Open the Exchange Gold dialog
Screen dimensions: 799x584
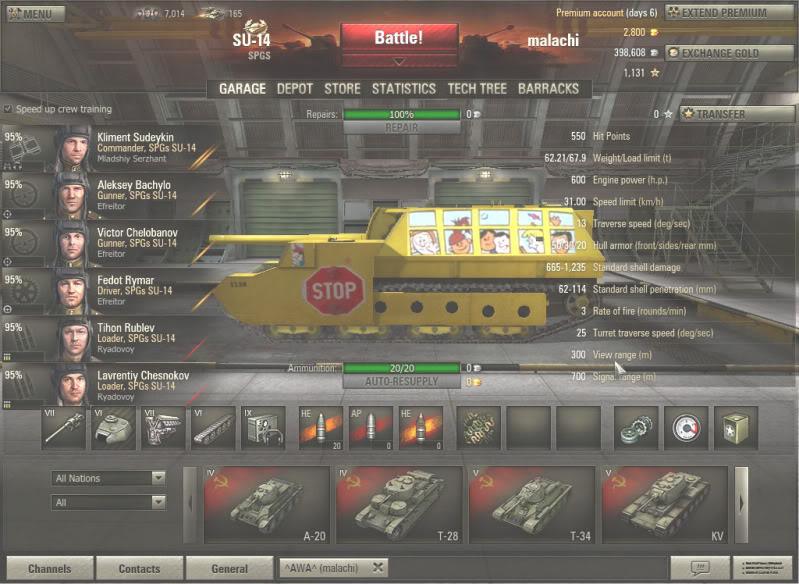[719, 52]
